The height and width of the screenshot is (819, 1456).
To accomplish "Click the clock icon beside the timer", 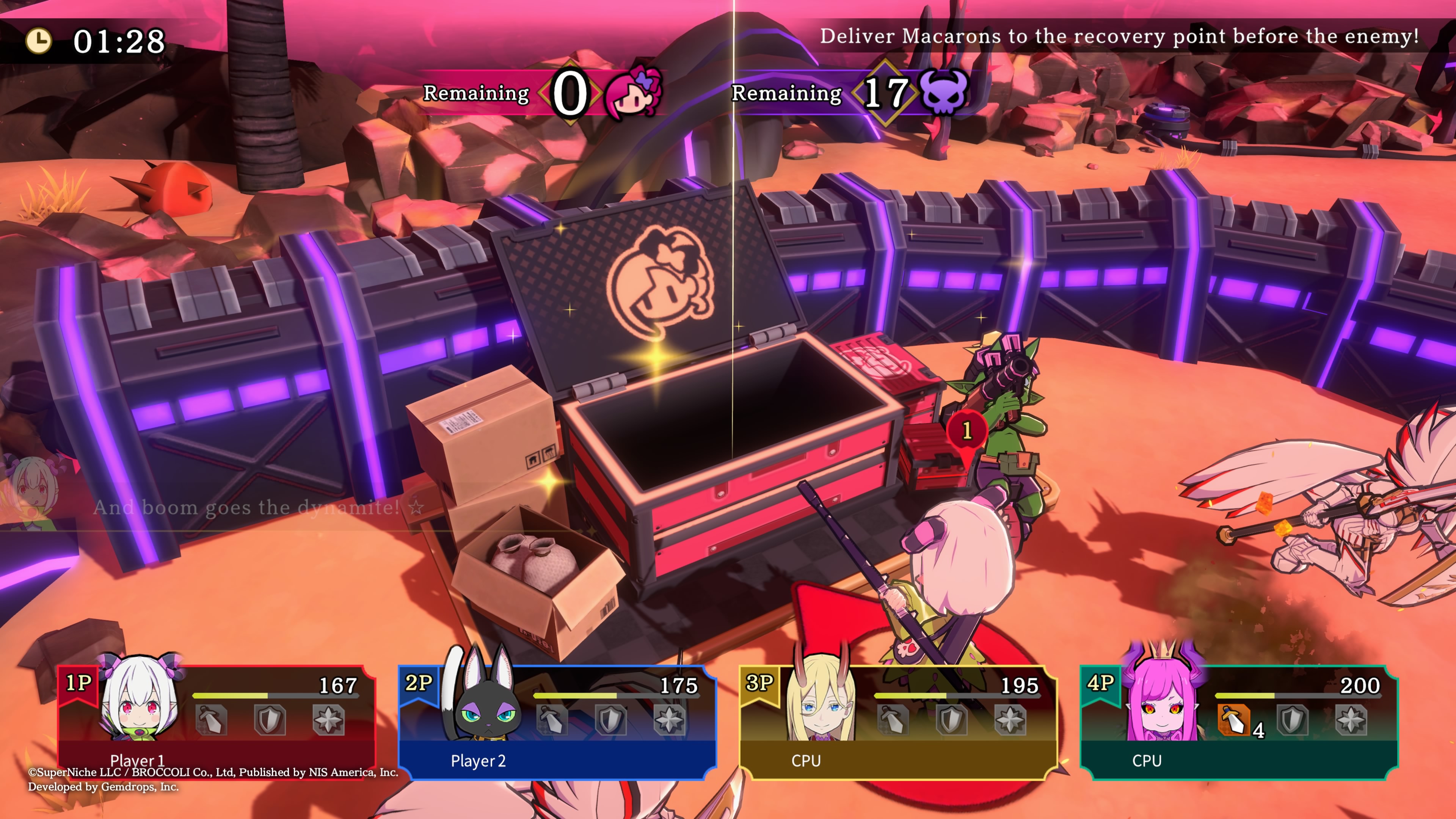I will pyautogui.click(x=38, y=41).
